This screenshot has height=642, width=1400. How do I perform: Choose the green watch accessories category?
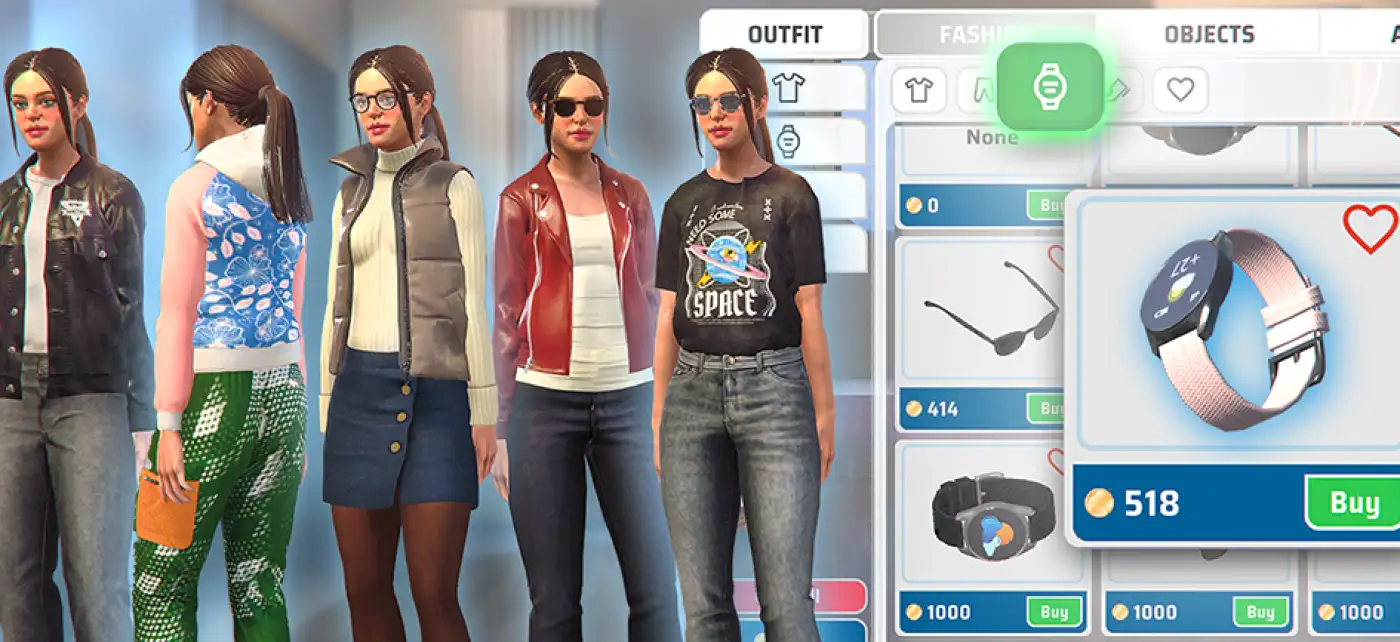1050,87
